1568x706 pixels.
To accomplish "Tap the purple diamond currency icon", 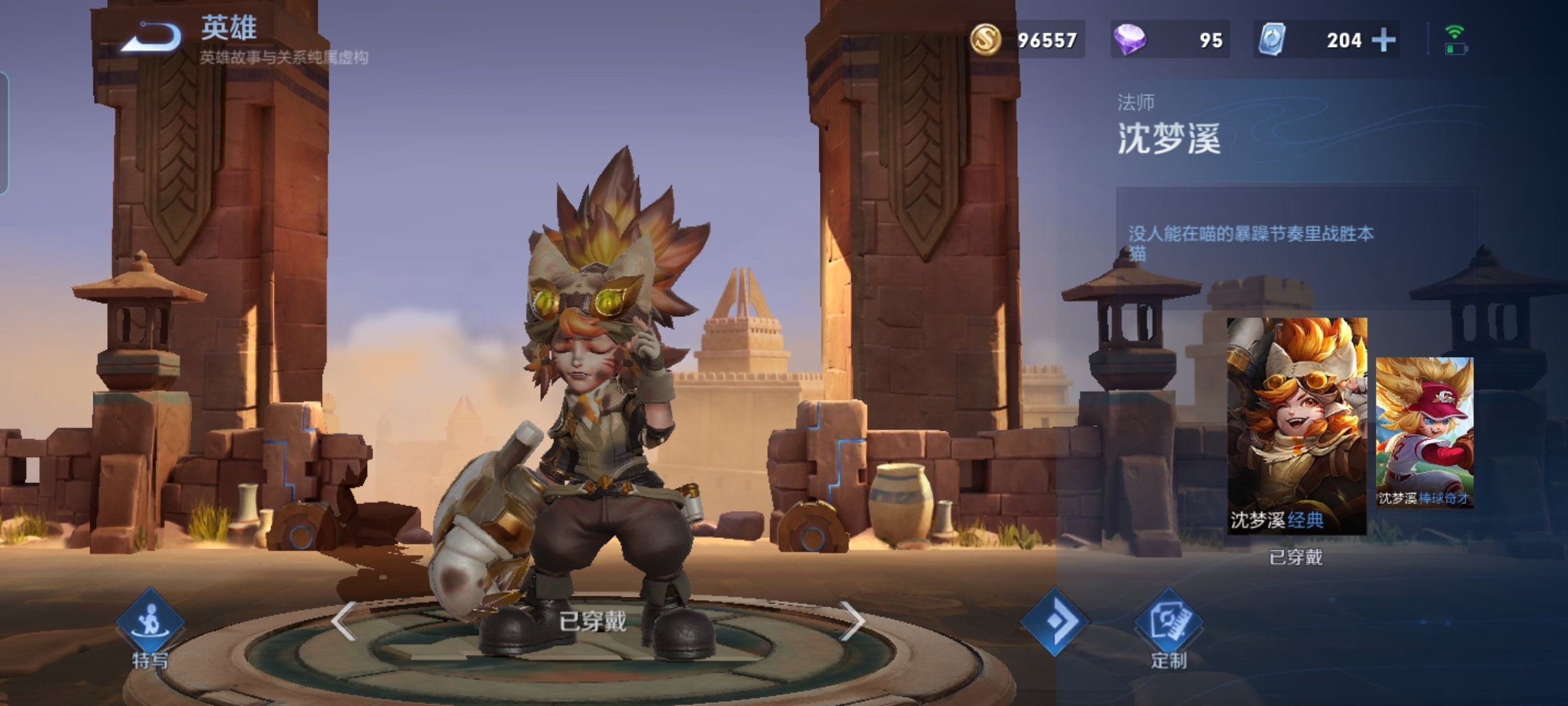I will click(x=1129, y=39).
